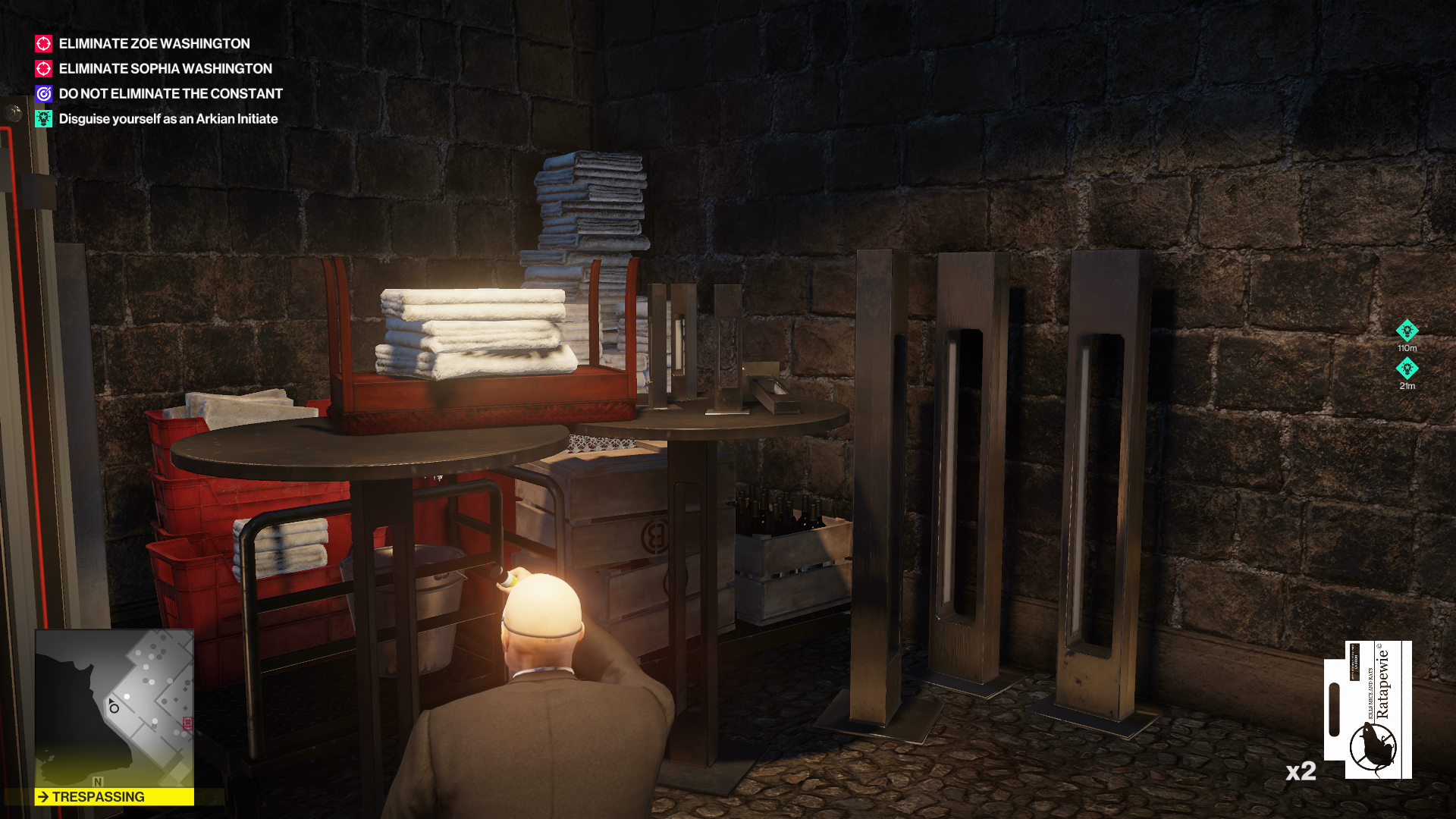Screen dimensions: 1456x819
Task: Click the teal Arkian Initiate disguise lightbulb icon
Action: 42,118
